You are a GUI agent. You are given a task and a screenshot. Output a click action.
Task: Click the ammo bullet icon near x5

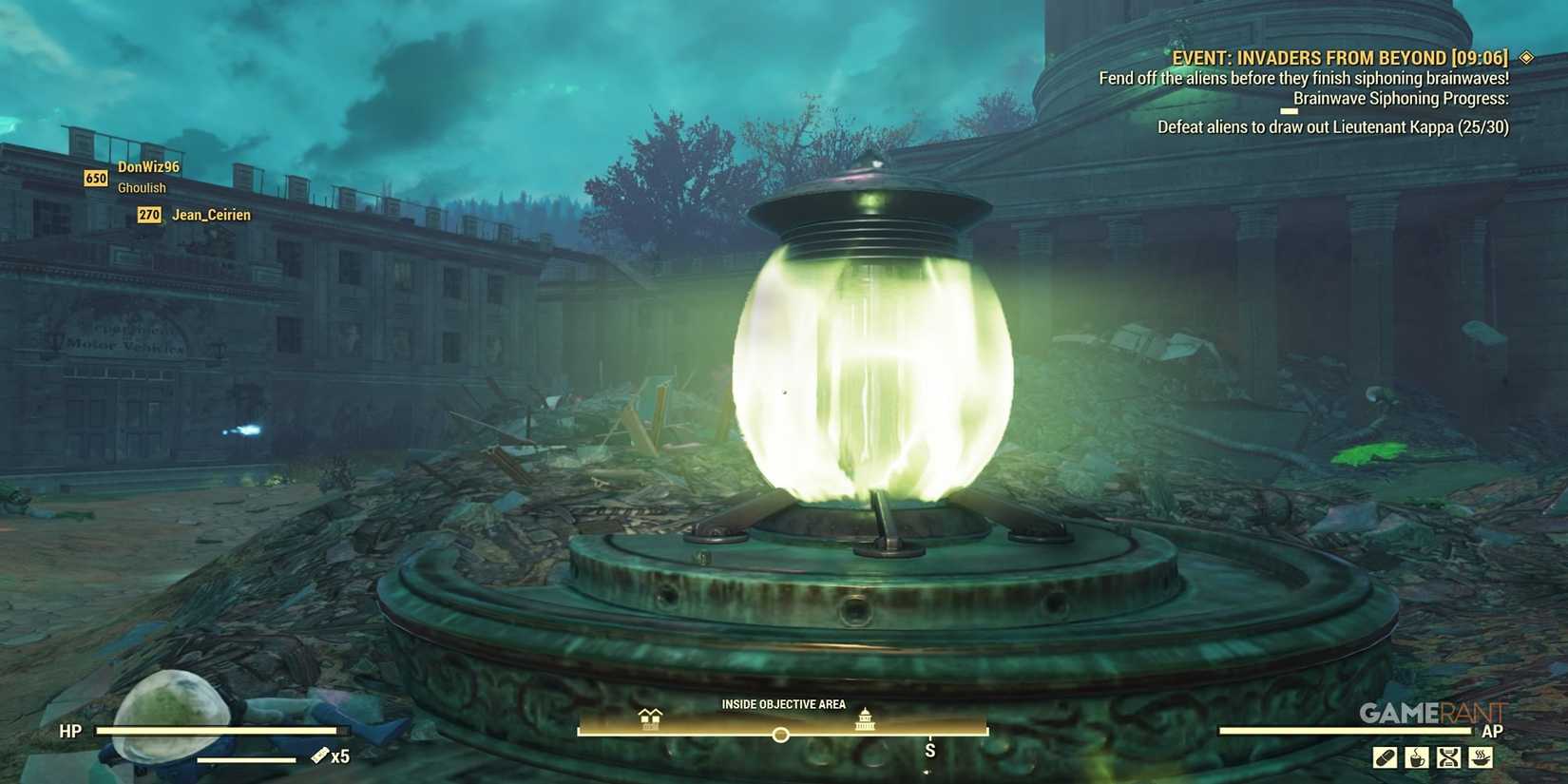pyautogui.click(x=318, y=755)
